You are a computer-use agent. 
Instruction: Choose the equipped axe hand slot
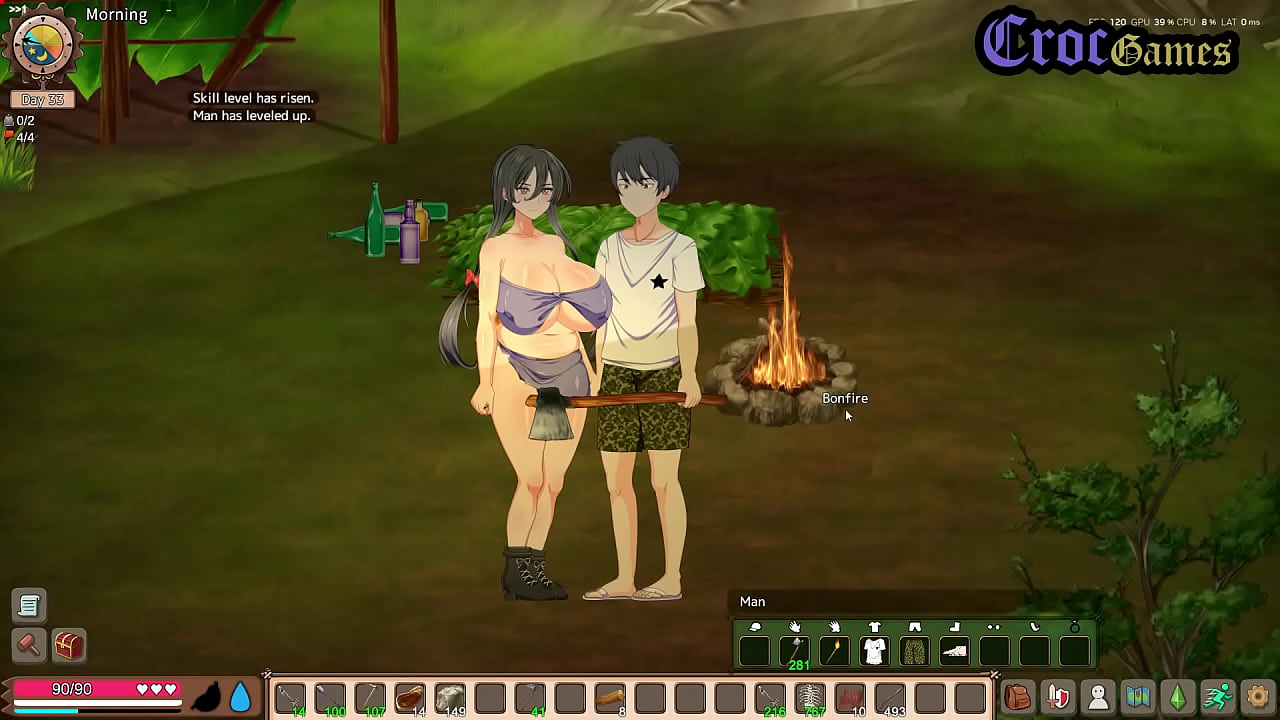tap(795, 651)
